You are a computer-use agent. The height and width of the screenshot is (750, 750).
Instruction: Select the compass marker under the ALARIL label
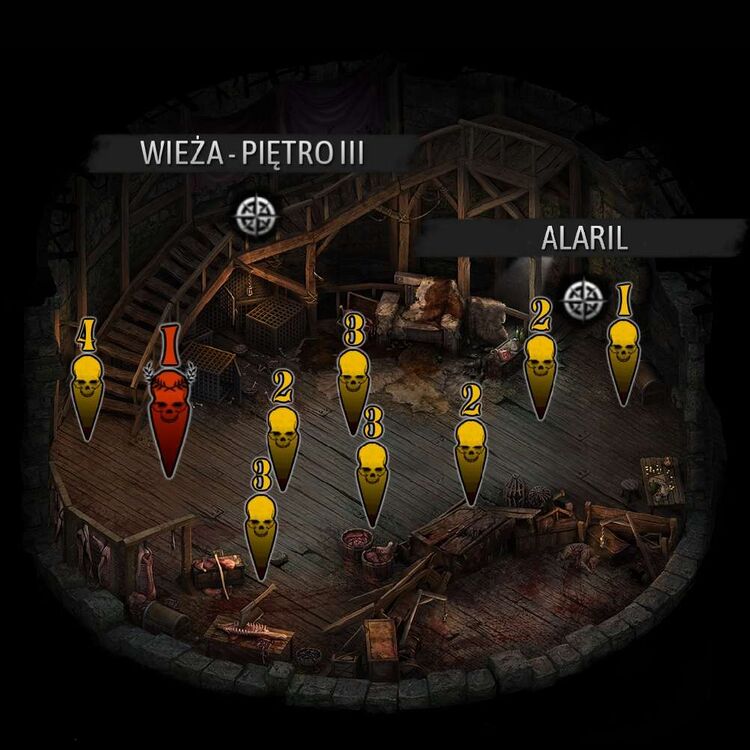581,299
